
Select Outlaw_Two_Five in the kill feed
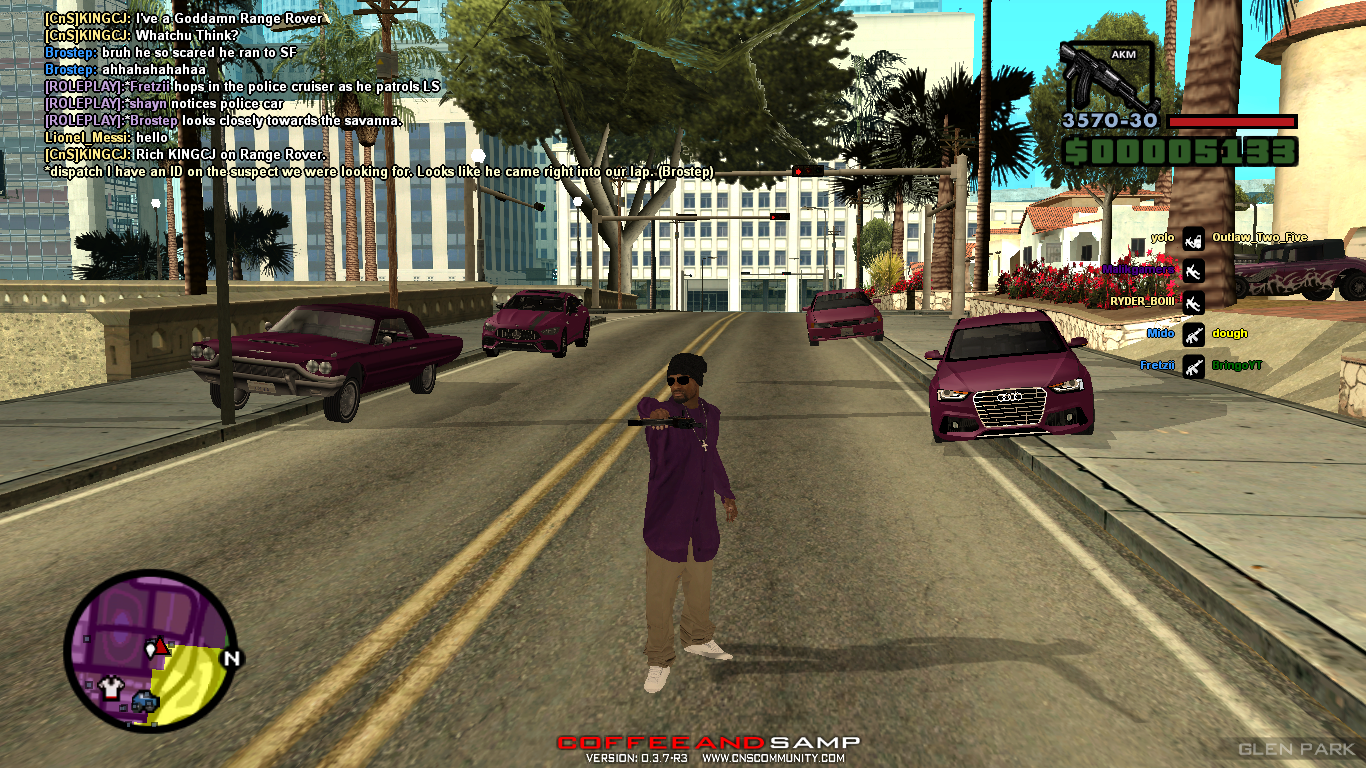pos(1259,238)
